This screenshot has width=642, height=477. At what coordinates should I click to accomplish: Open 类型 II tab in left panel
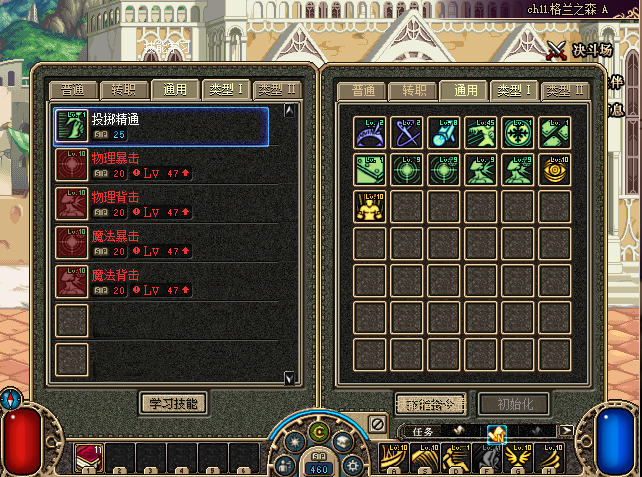(x=278, y=90)
